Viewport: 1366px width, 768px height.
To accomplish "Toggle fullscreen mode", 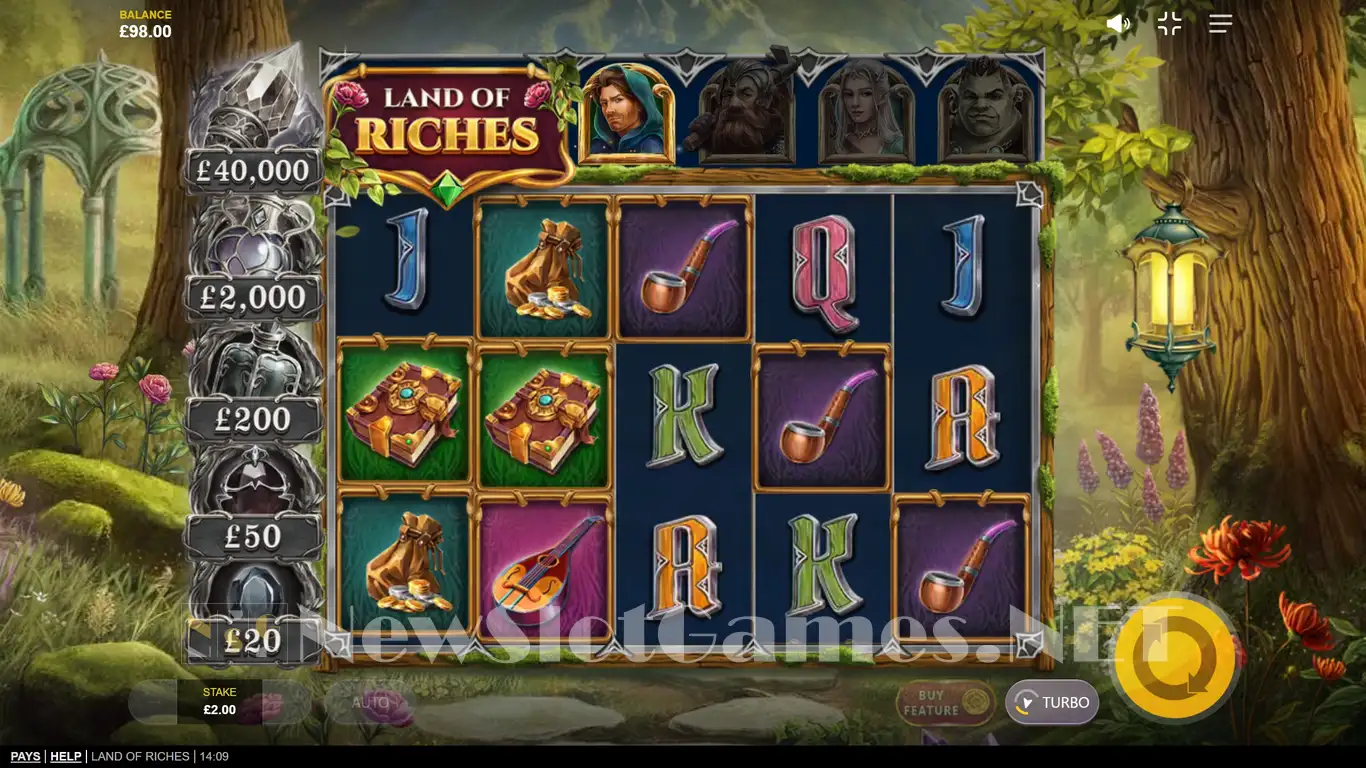I will pos(1169,24).
